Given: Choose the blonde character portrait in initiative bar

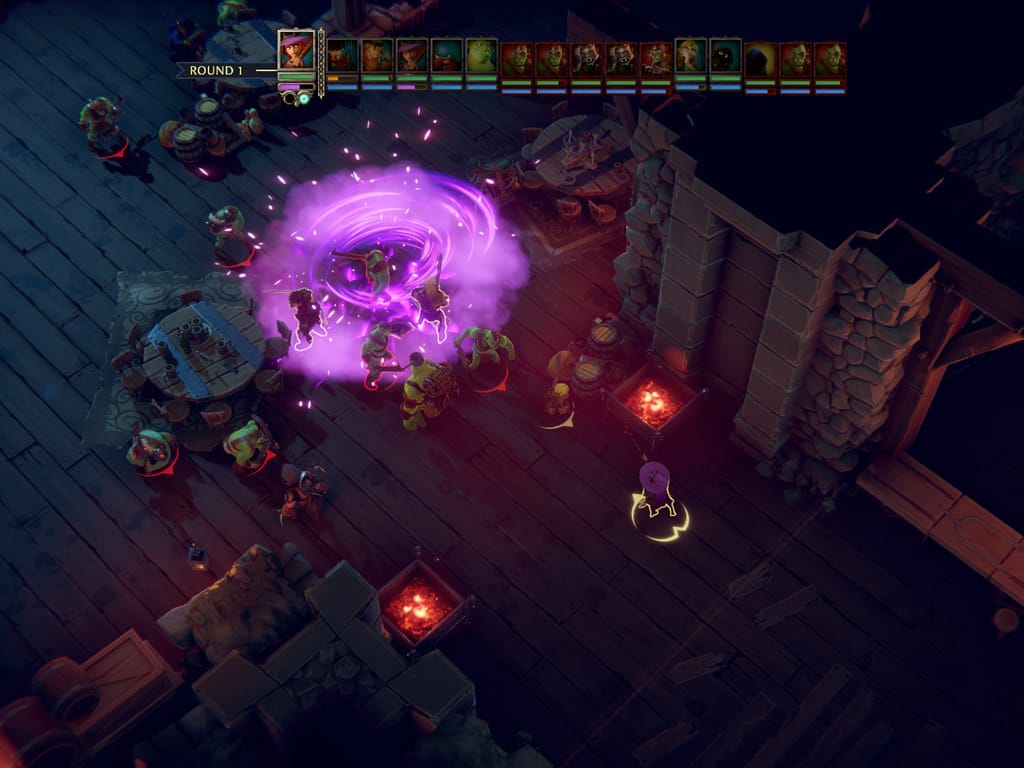Looking at the screenshot, I should pos(690,56).
